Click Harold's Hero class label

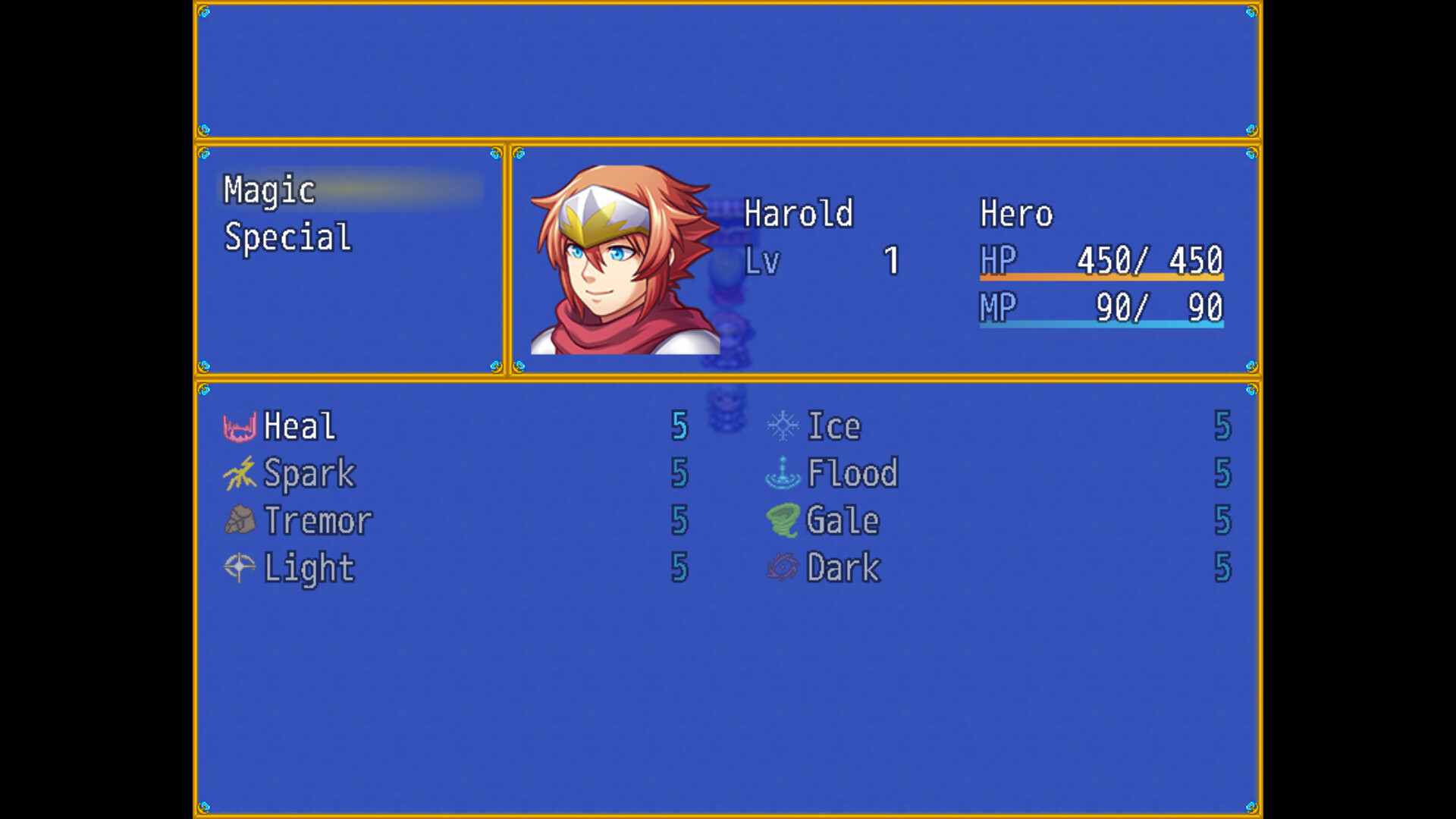click(1016, 215)
